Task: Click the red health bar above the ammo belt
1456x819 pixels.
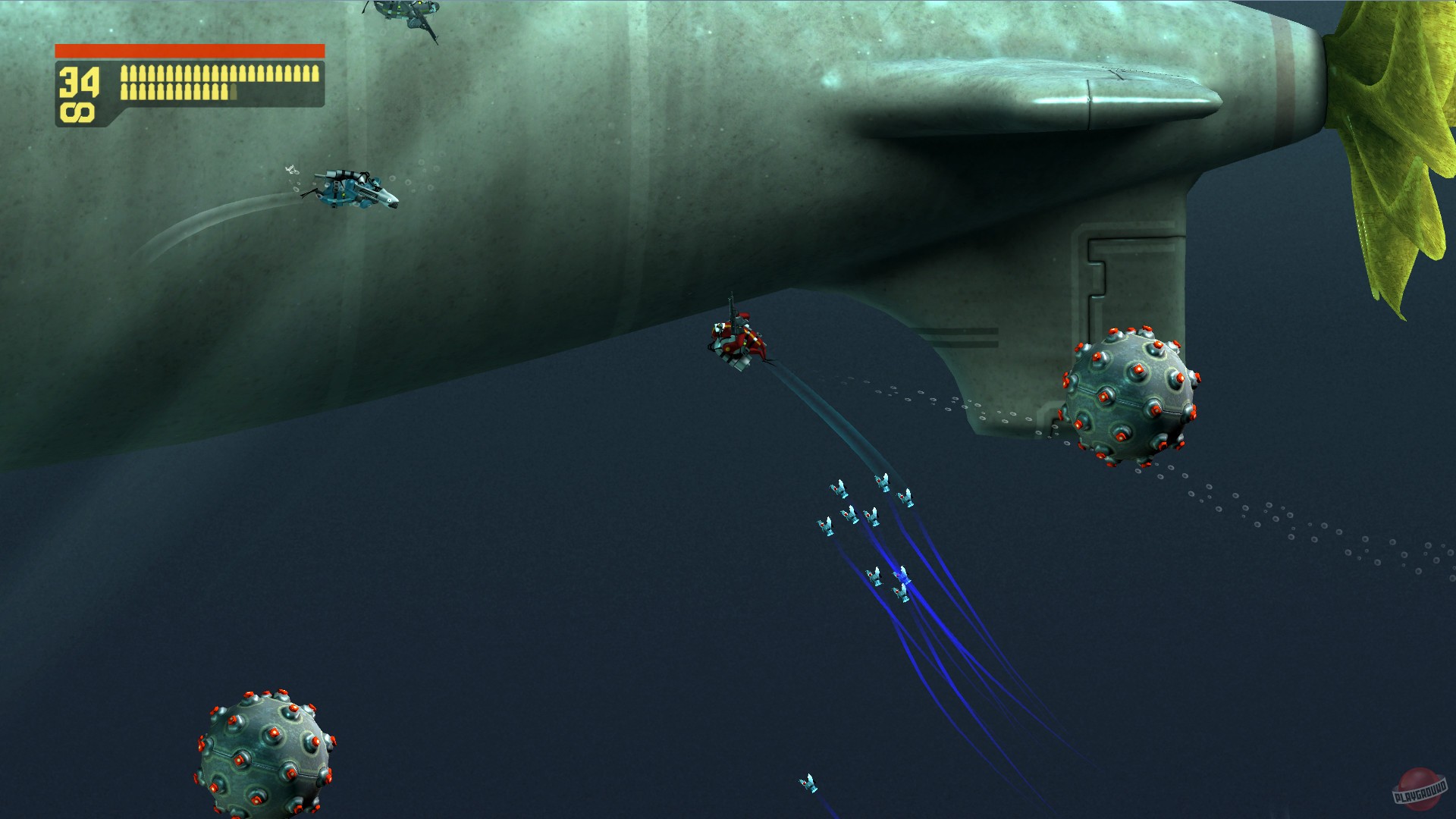Action: click(190, 52)
